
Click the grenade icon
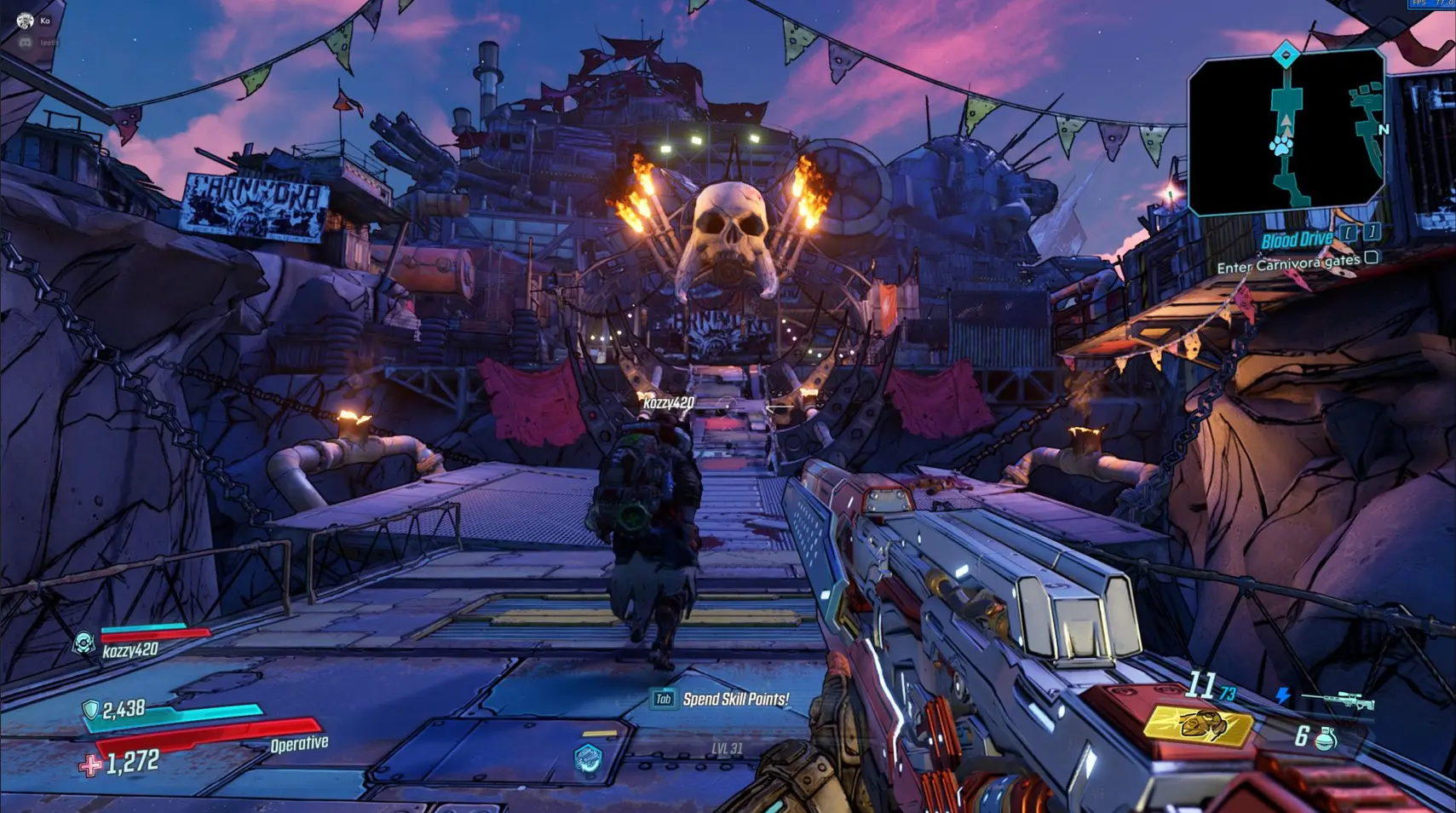[1326, 738]
